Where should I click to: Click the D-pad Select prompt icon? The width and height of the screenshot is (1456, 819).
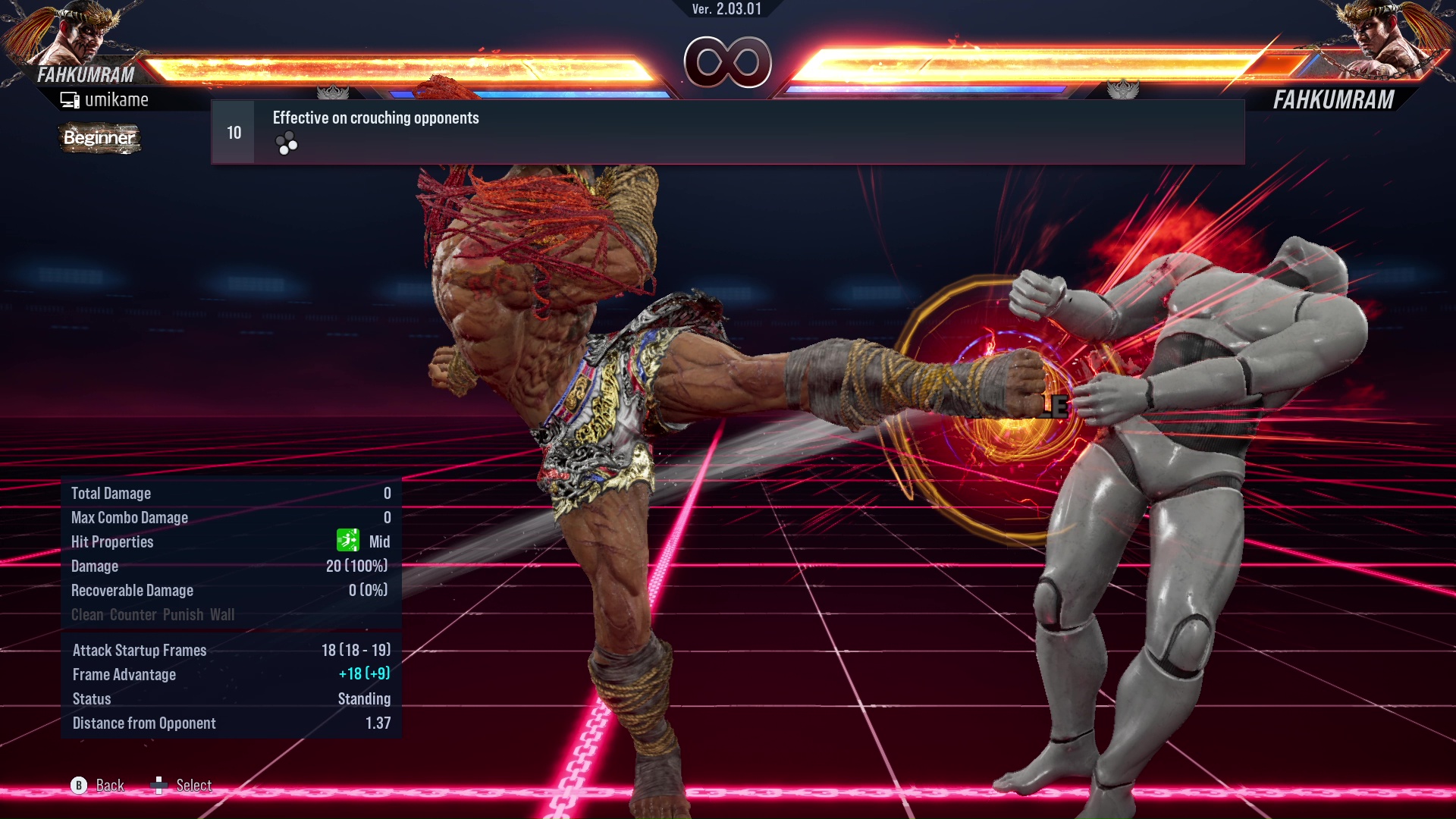160,786
